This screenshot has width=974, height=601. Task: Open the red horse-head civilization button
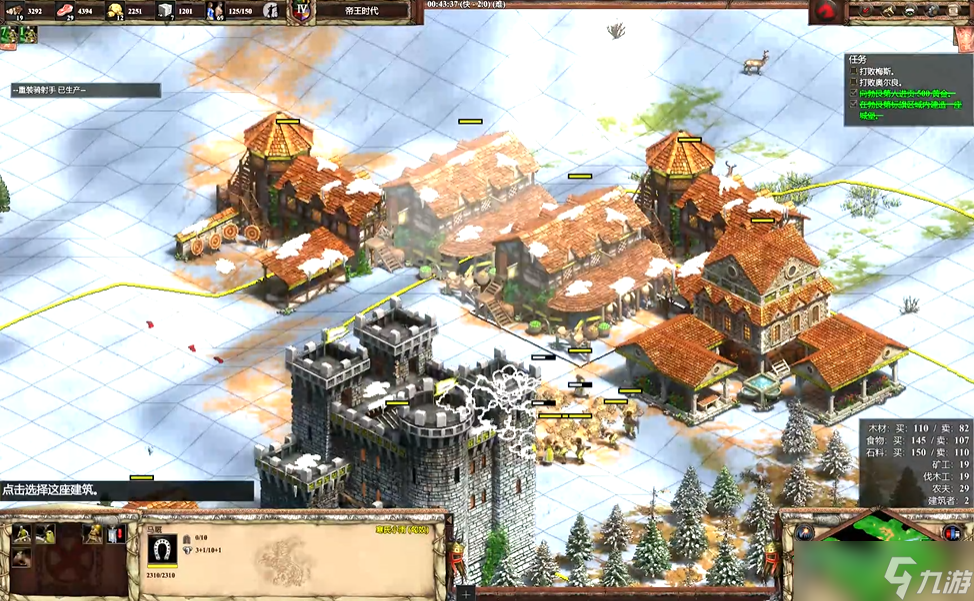(825, 12)
